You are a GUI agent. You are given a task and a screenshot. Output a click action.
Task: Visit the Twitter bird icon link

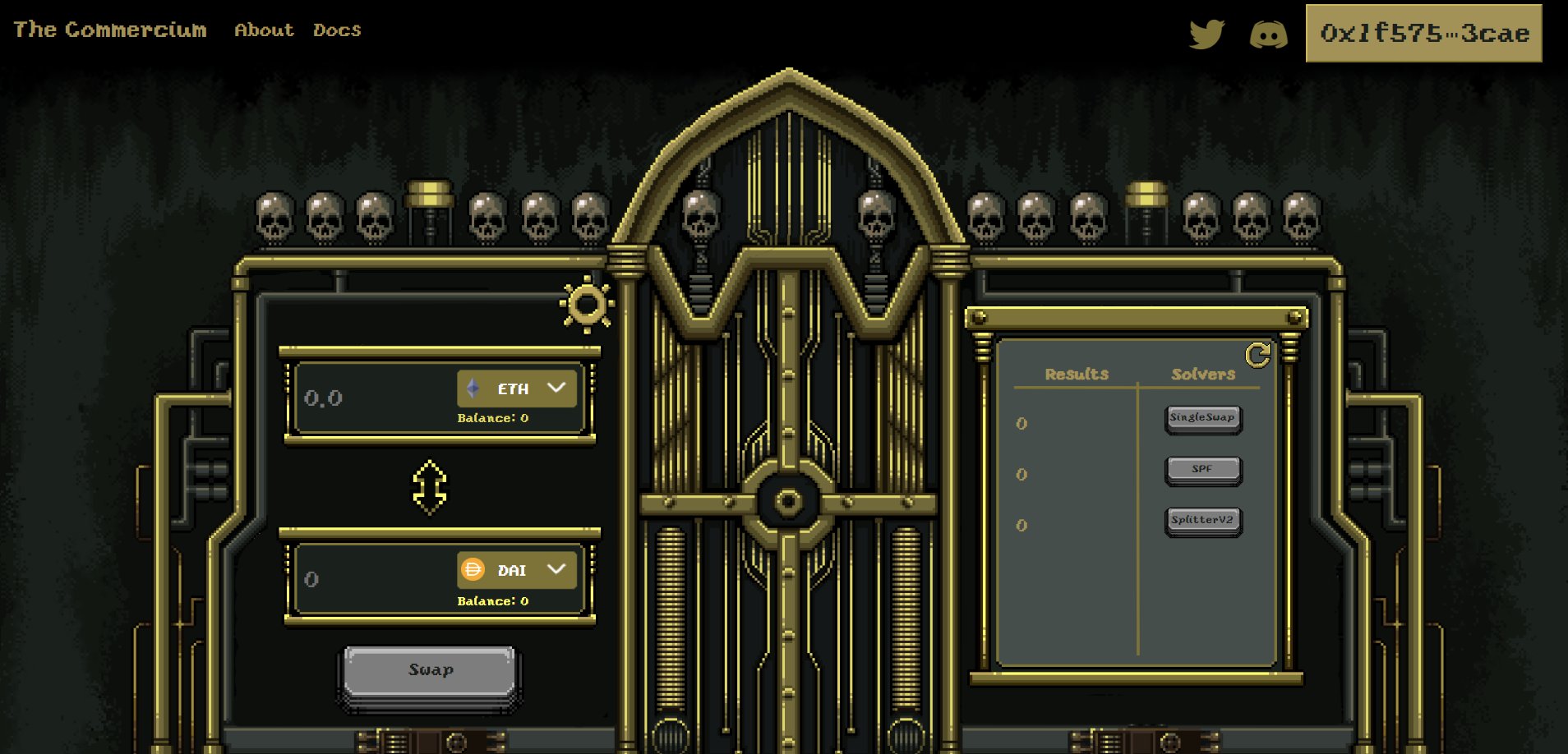pyautogui.click(x=1206, y=34)
